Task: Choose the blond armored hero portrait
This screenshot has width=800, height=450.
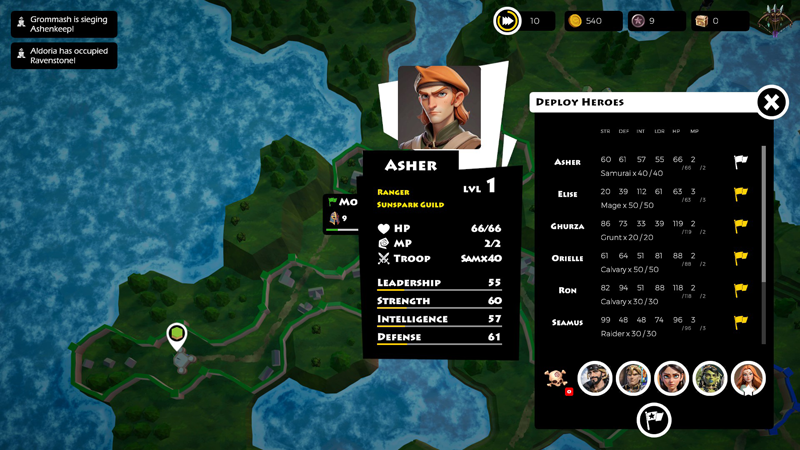Action: point(634,379)
